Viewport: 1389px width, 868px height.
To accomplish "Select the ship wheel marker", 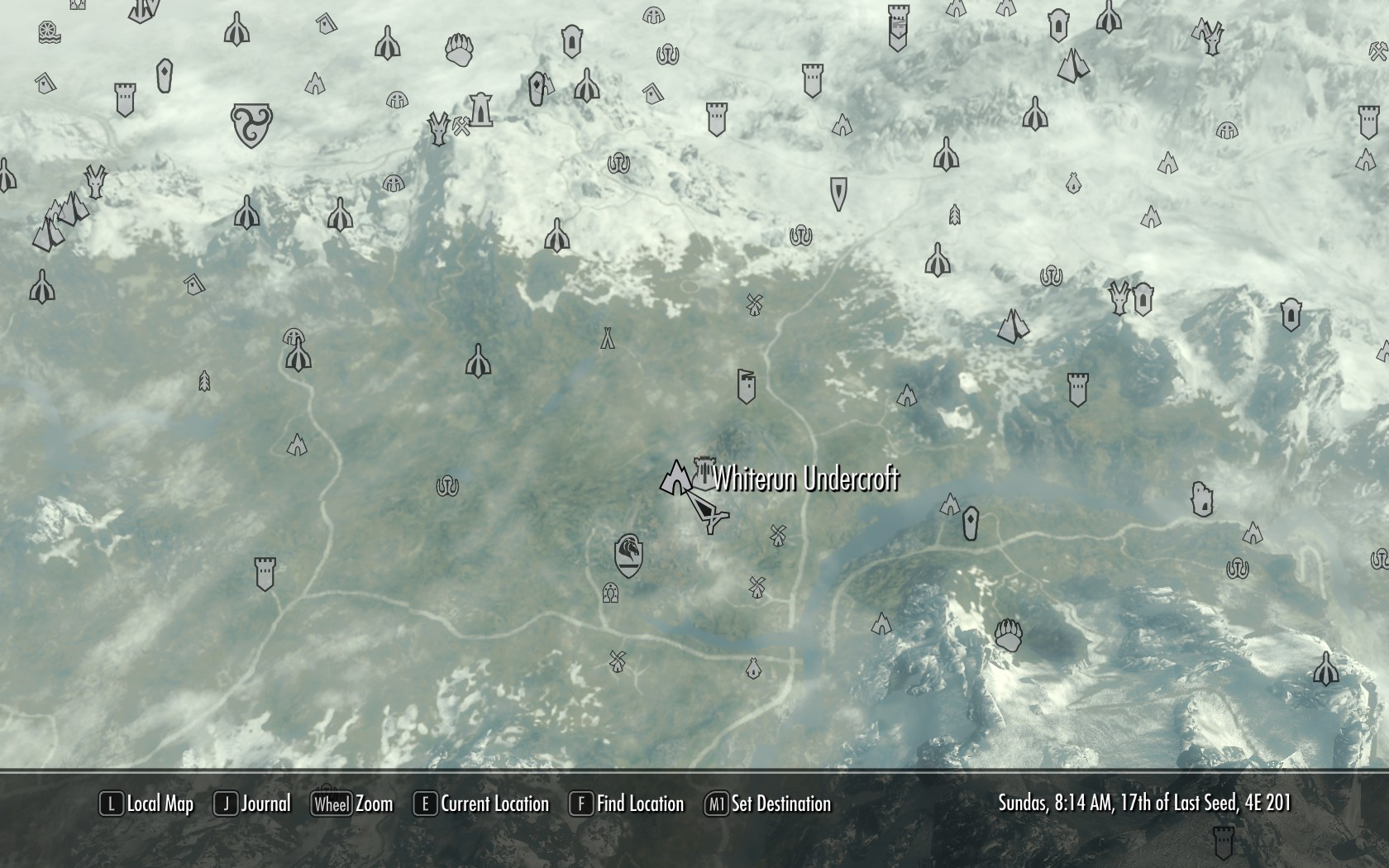I will [49, 32].
